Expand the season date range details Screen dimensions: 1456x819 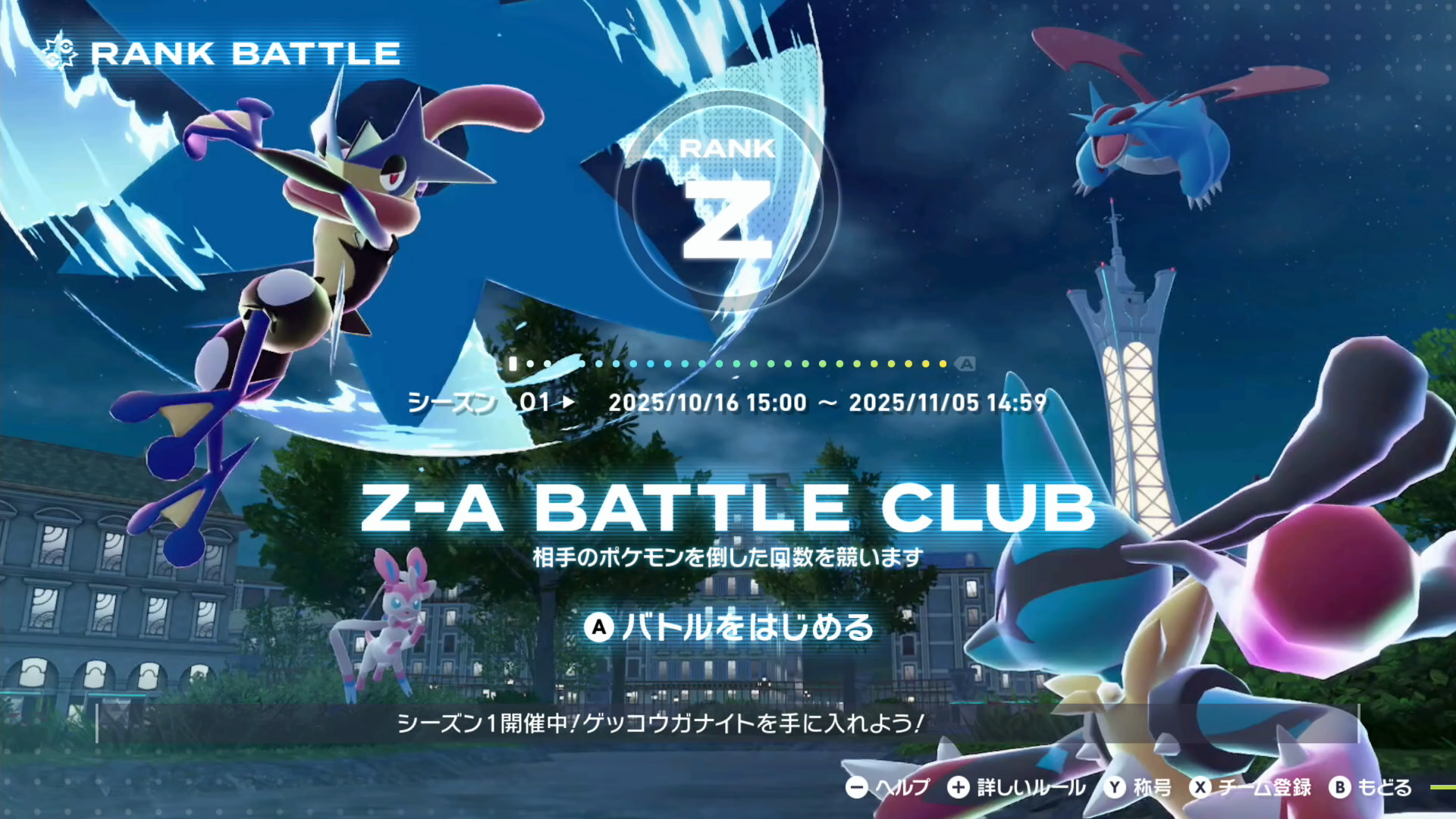pos(827,403)
